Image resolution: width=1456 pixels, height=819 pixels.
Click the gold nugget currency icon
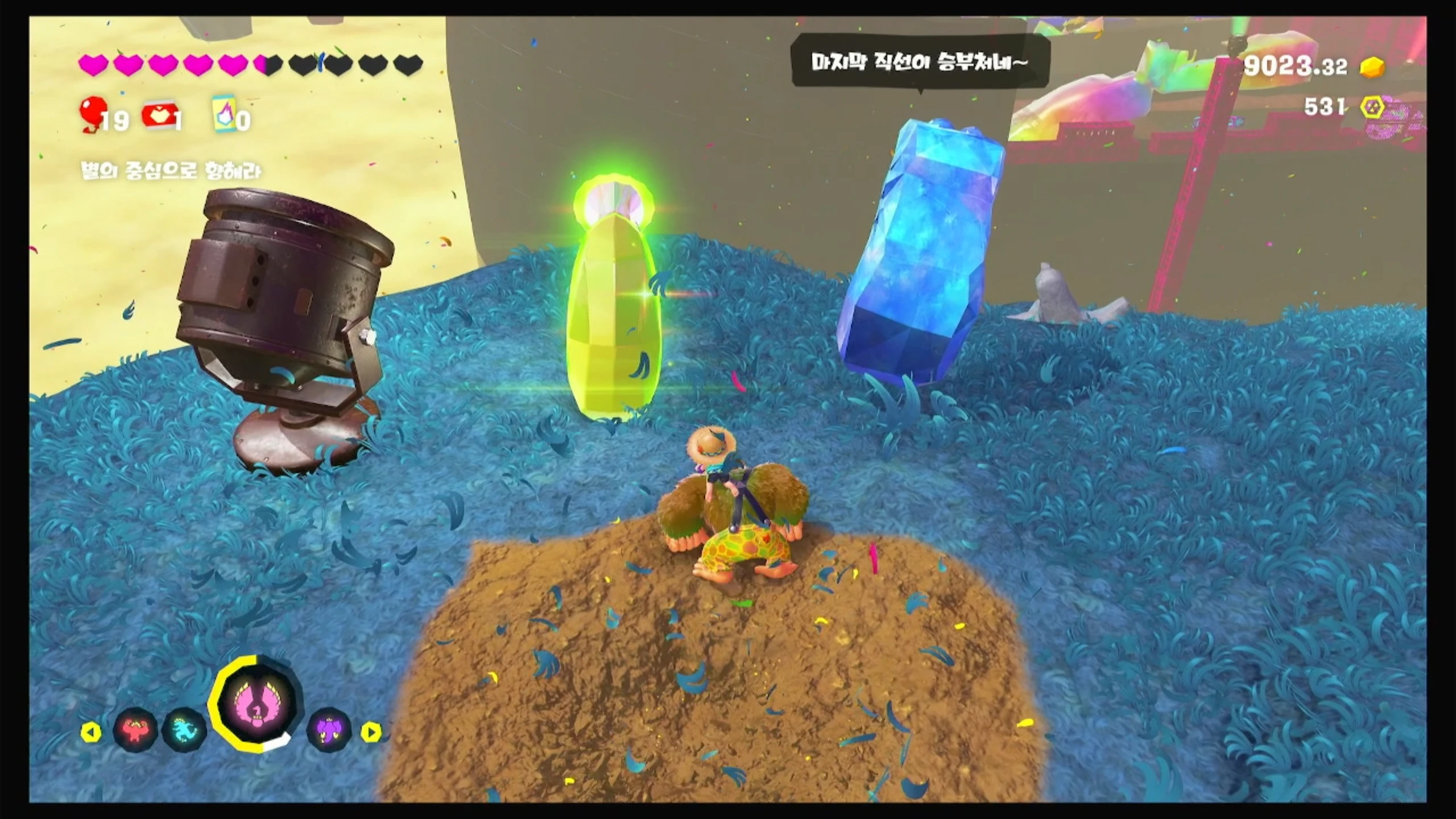(x=1372, y=68)
